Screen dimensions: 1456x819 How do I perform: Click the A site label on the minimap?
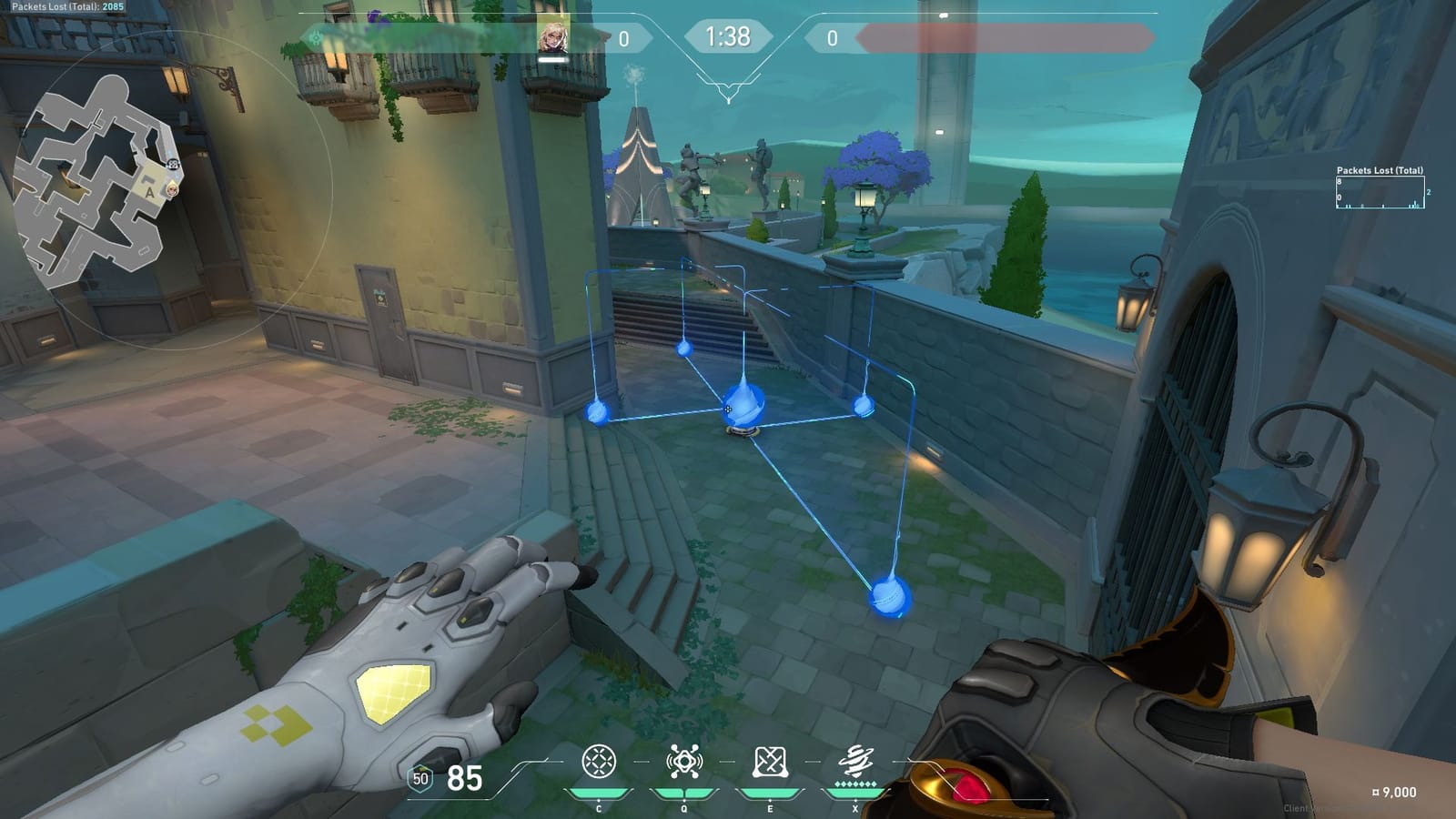pos(150,192)
